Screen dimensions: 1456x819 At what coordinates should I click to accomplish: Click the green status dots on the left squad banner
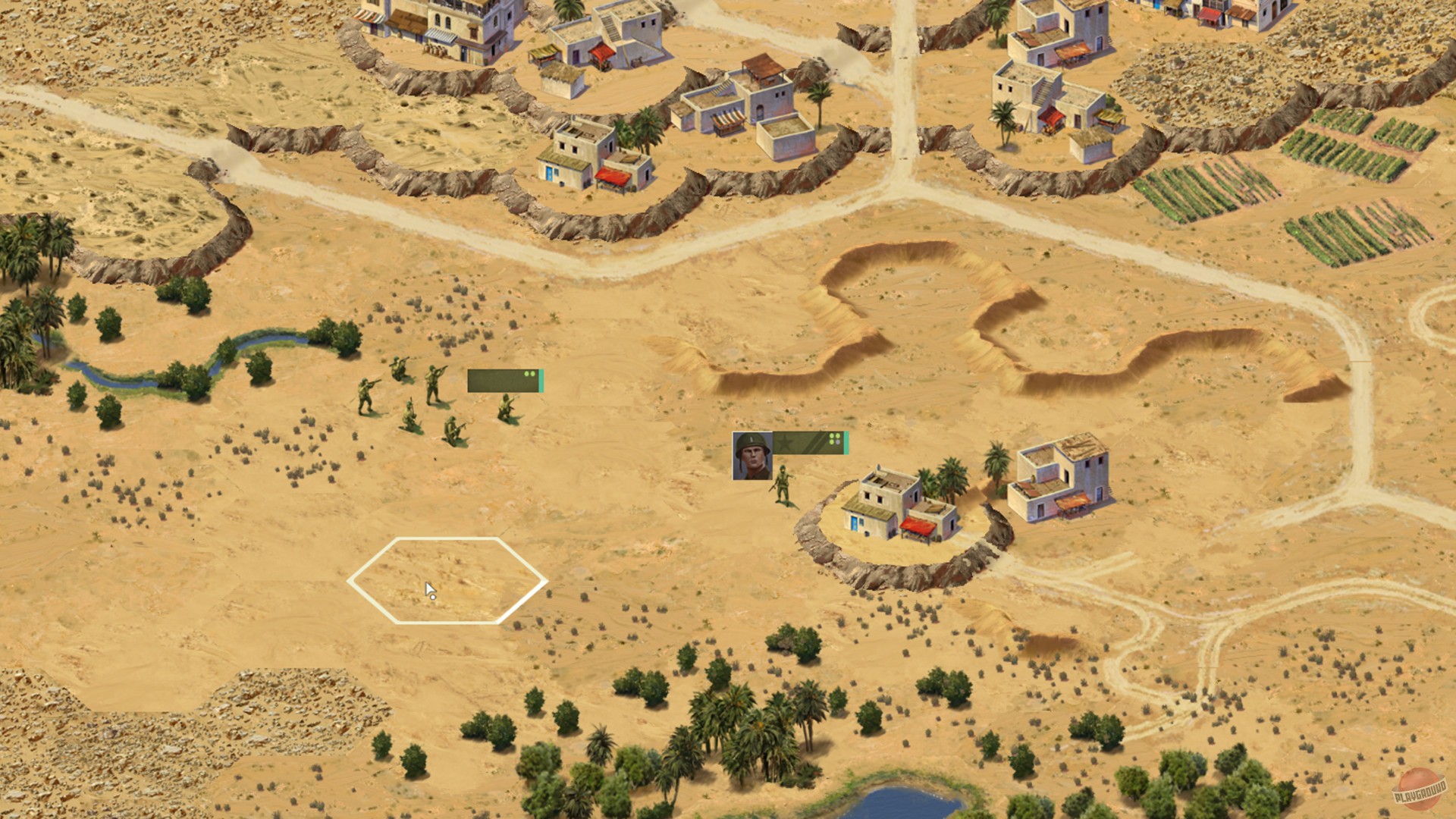[x=529, y=374]
